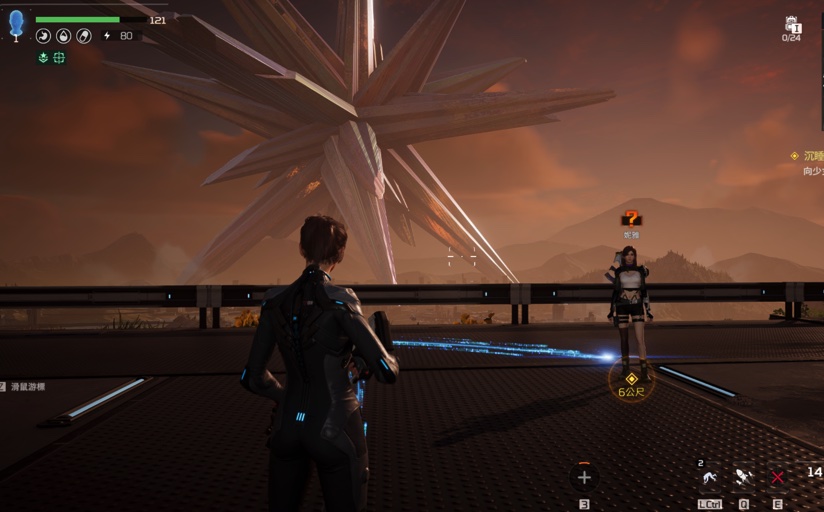
Task: Inspect the green crosshair buff icon
Action: pyautogui.click(x=59, y=58)
